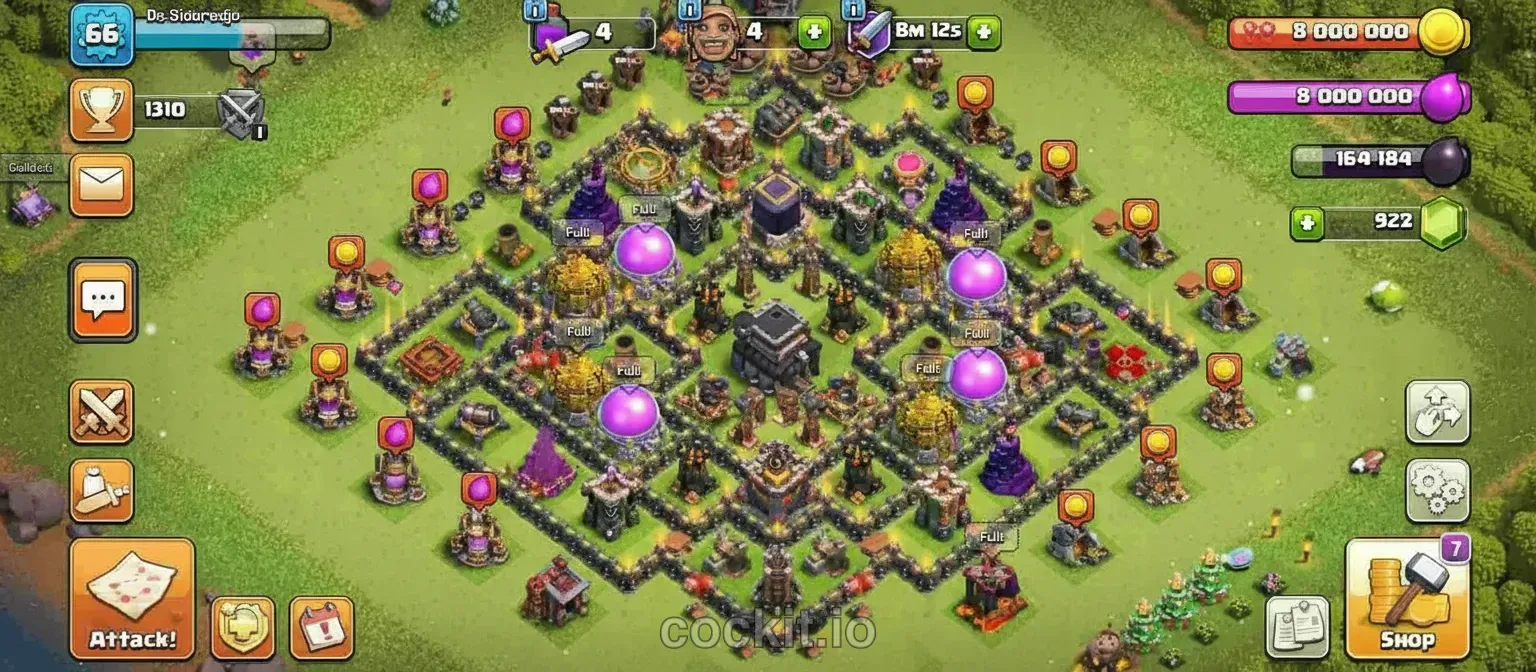This screenshot has height=672, width=1536.
Task: Open the settings gears button
Action: tap(1437, 490)
